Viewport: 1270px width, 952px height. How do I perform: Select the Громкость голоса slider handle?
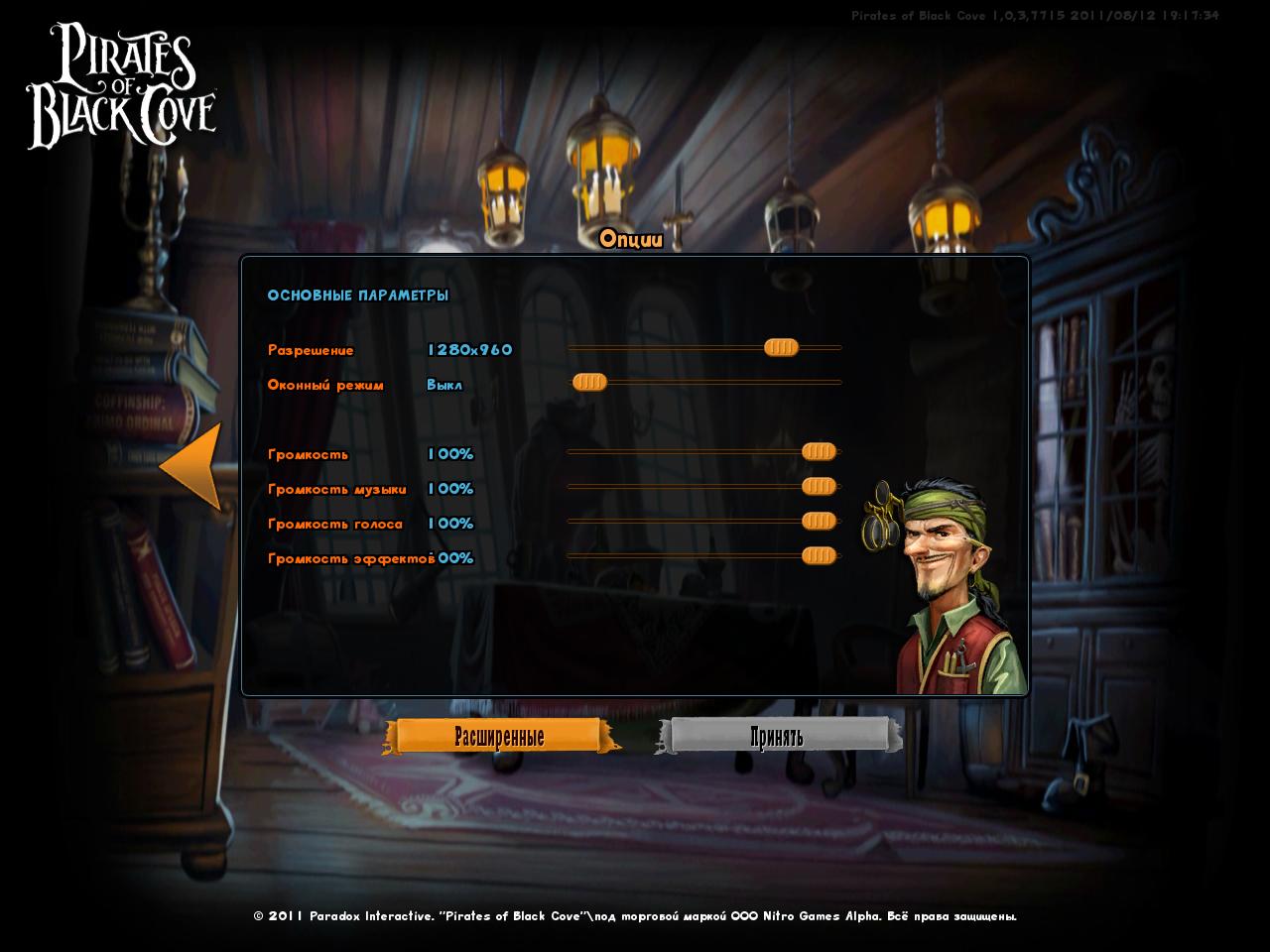point(819,521)
